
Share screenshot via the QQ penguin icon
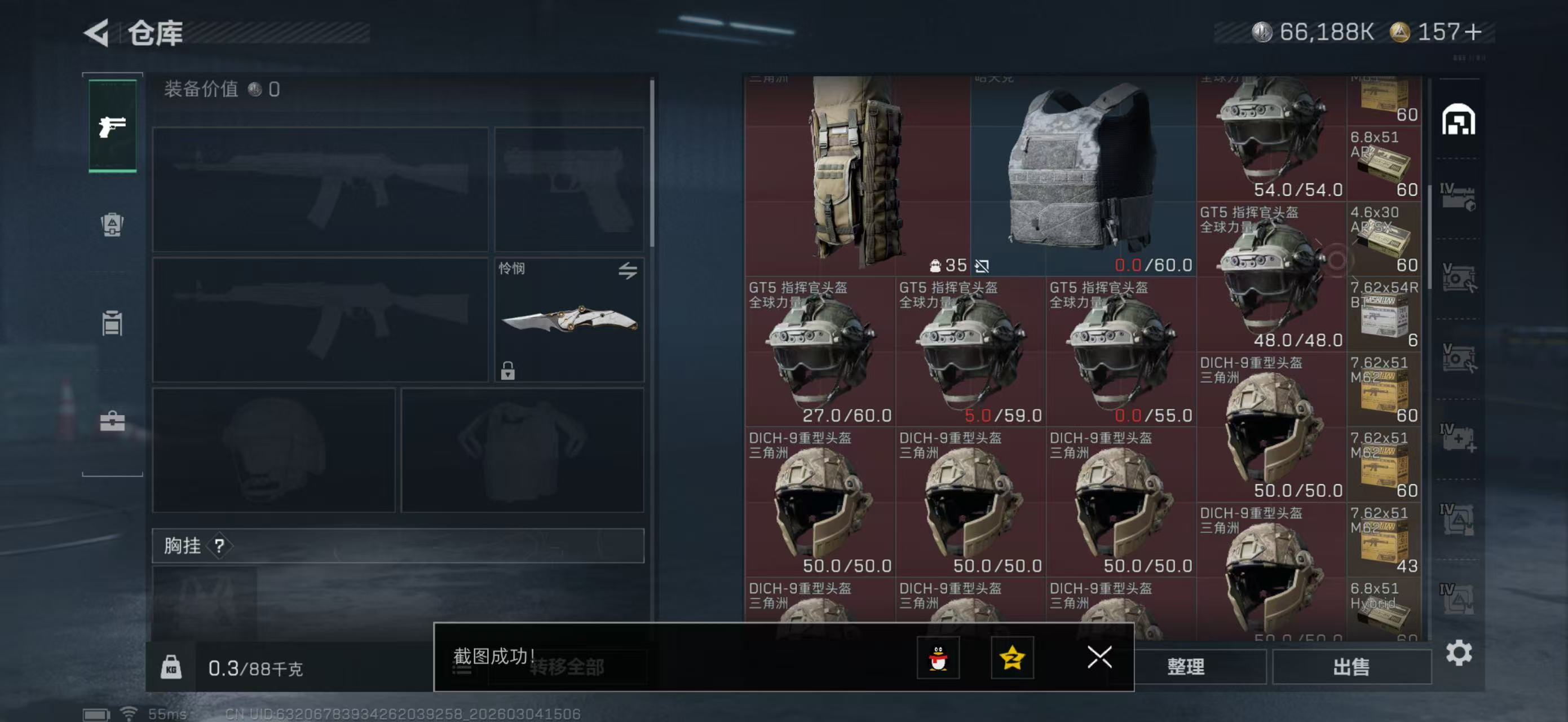(938, 658)
